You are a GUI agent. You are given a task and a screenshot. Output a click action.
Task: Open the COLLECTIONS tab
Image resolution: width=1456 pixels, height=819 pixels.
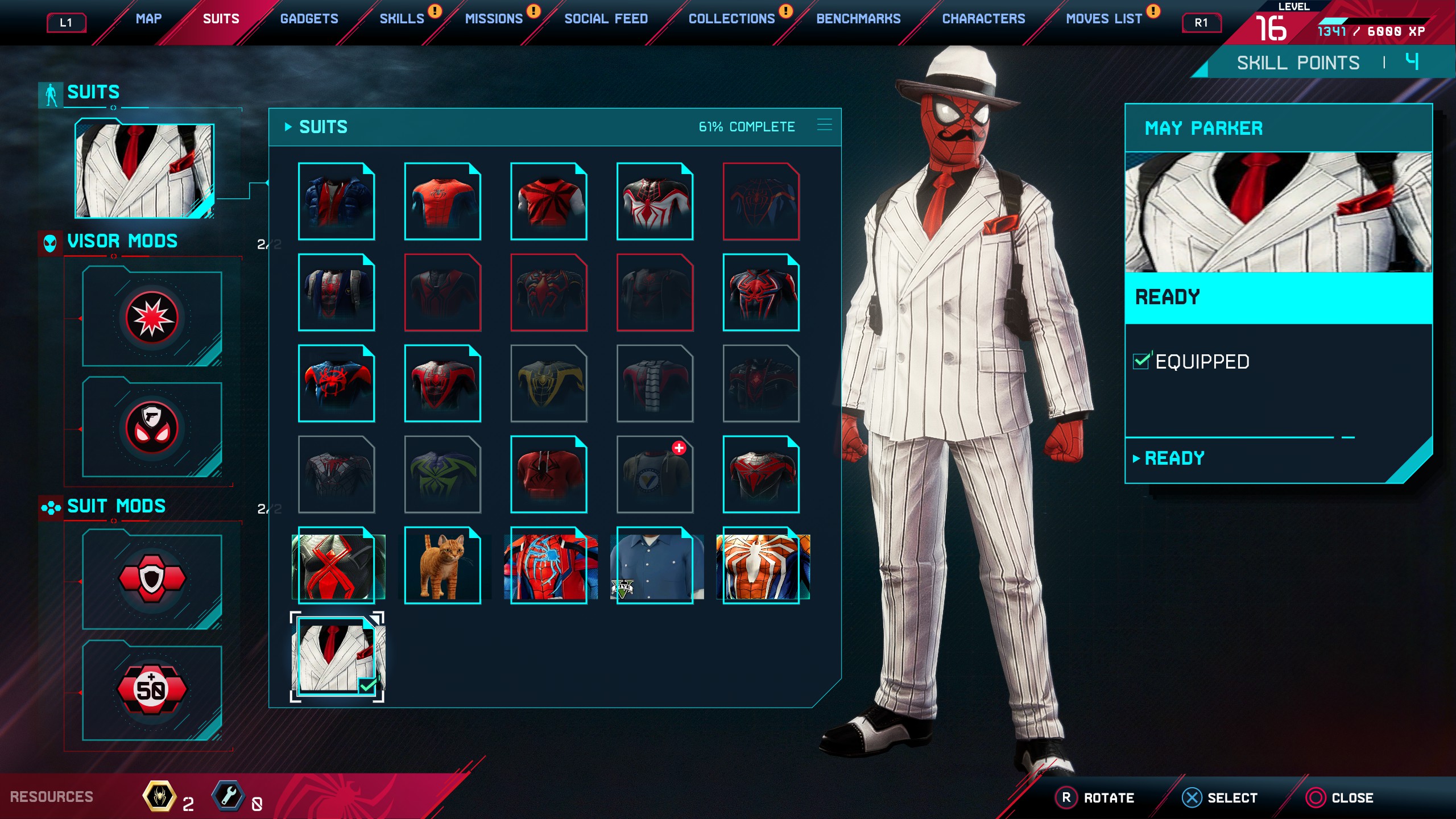tap(733, 18)
